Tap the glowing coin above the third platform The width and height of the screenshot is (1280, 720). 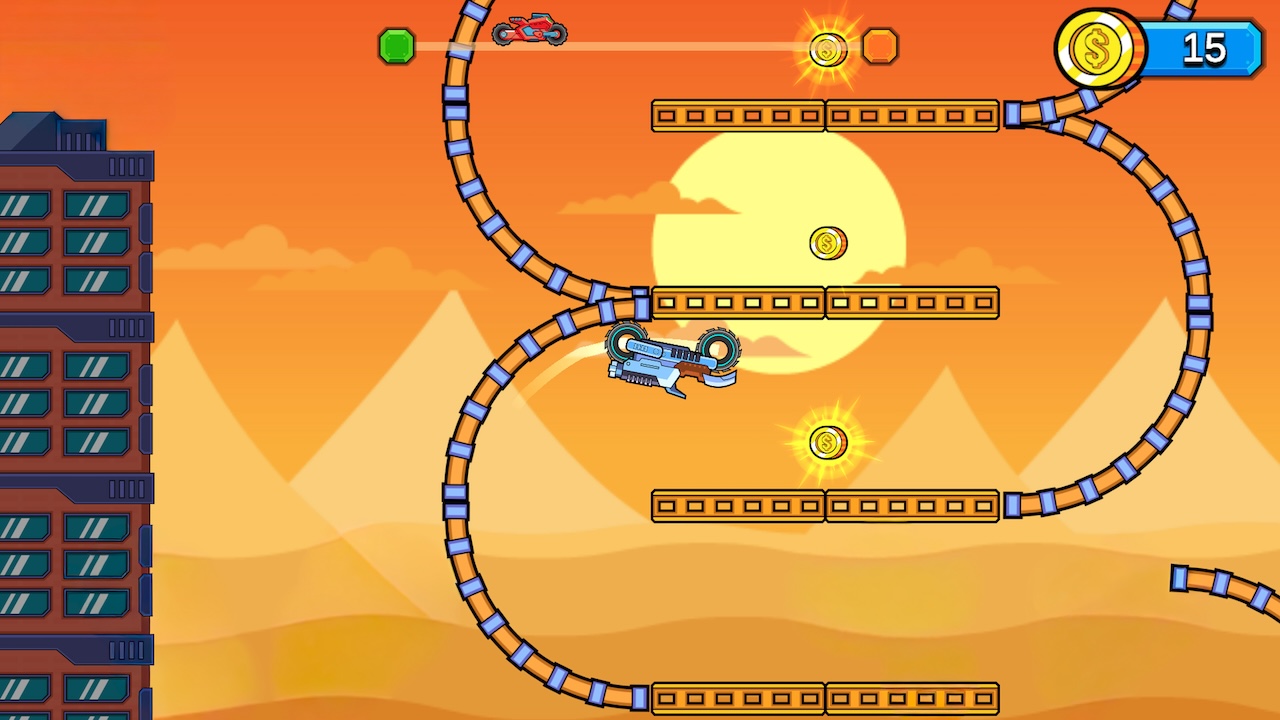point(827,443)
